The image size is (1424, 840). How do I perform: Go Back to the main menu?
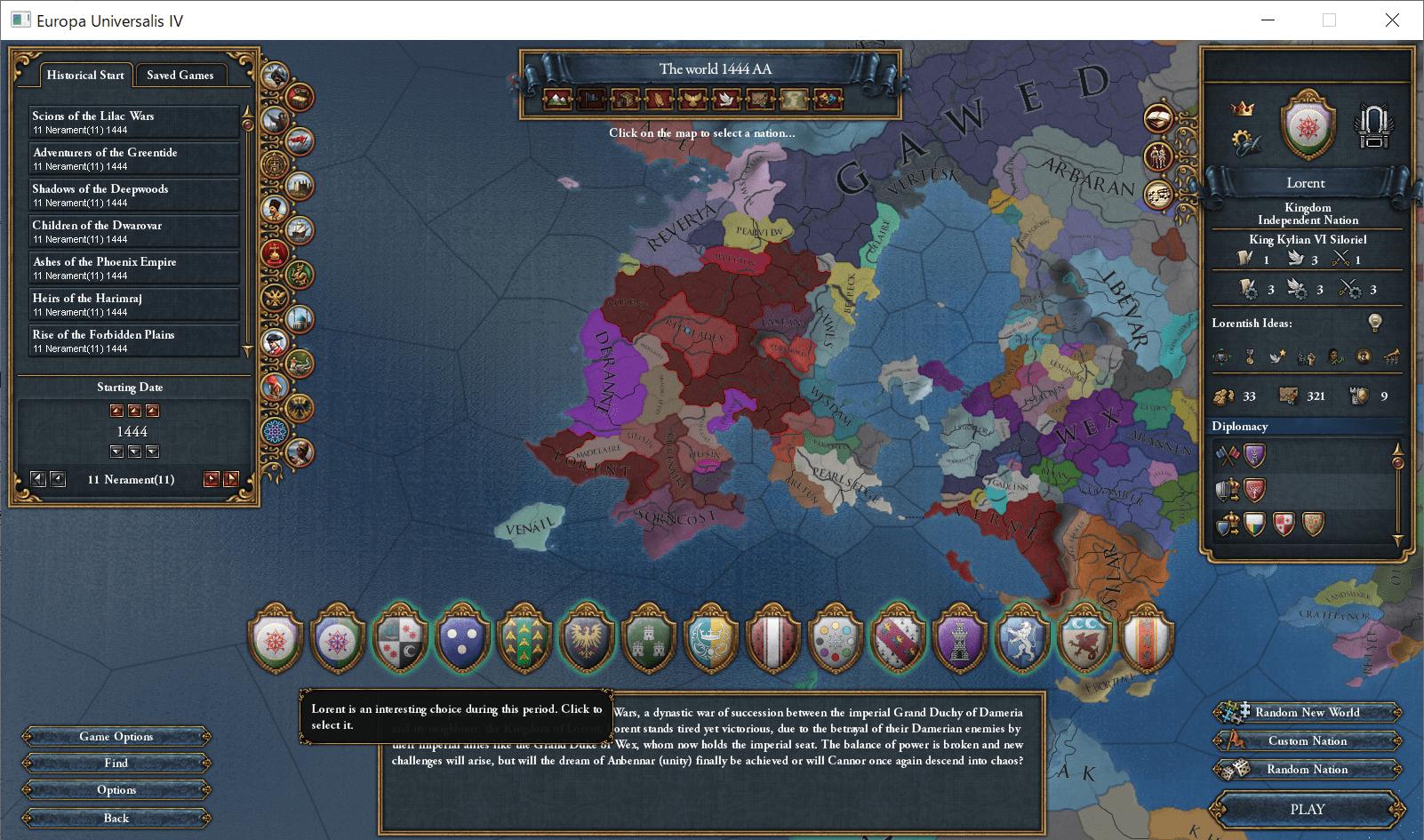tap(116, 818)
